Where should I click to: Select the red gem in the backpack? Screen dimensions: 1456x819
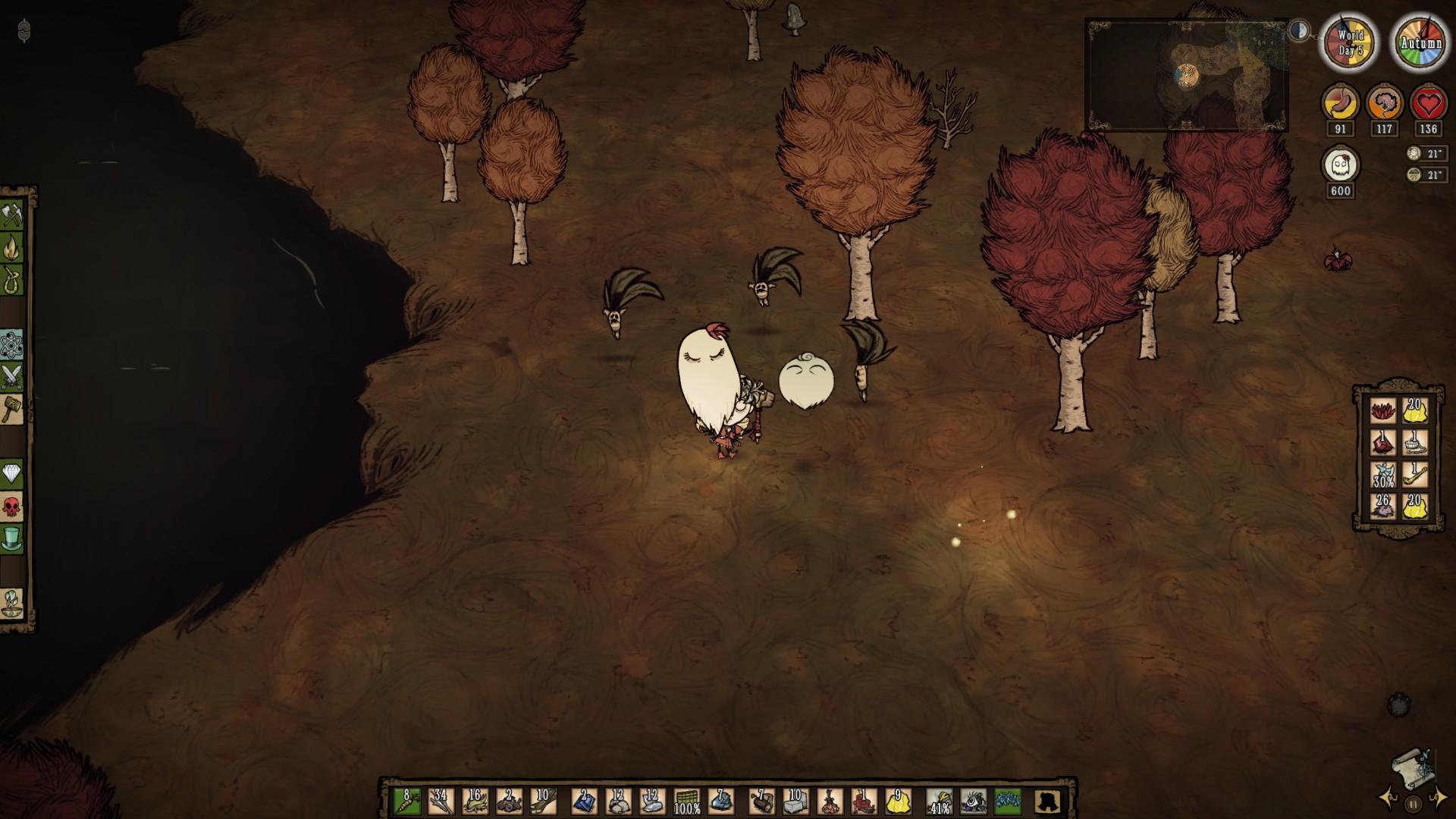point(1382,442)
